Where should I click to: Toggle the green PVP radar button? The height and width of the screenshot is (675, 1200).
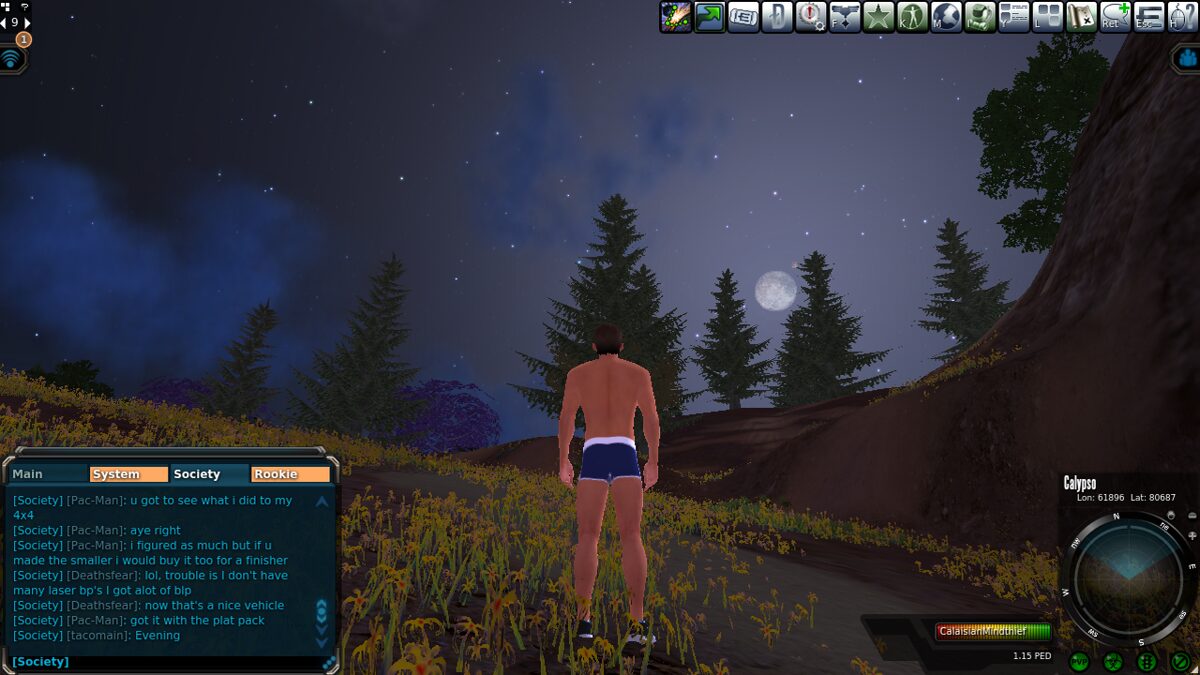1080,662
